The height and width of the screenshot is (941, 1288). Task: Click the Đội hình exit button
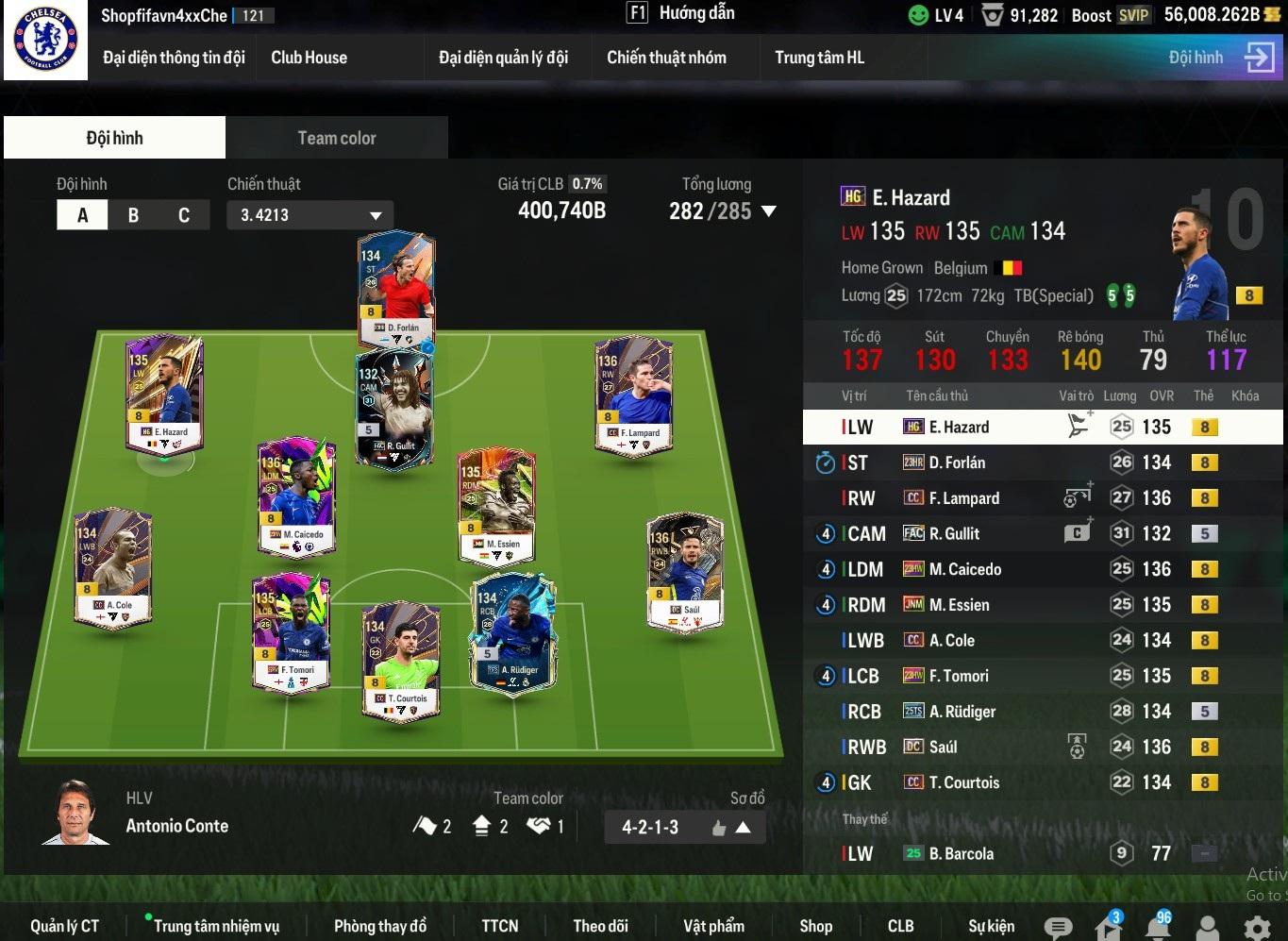[1259, 58]
